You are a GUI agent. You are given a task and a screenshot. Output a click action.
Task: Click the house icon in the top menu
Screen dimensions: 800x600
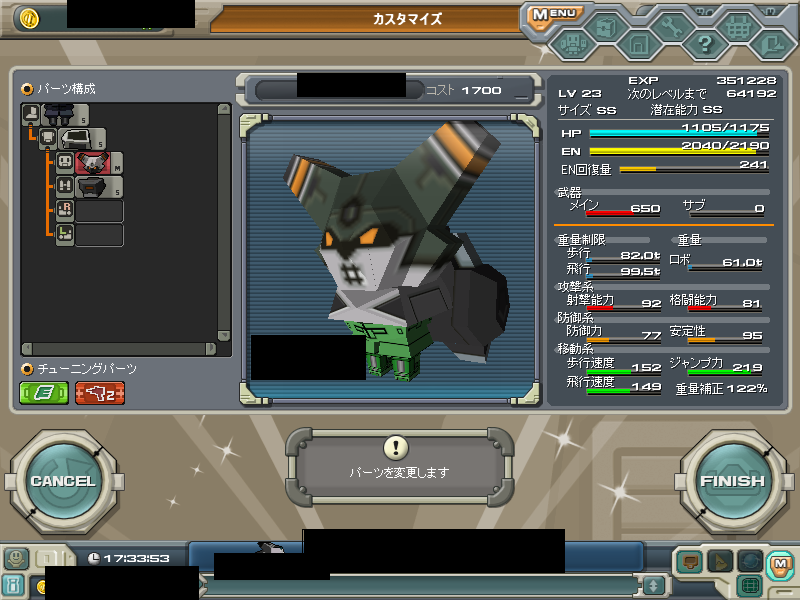coord(637,44)
